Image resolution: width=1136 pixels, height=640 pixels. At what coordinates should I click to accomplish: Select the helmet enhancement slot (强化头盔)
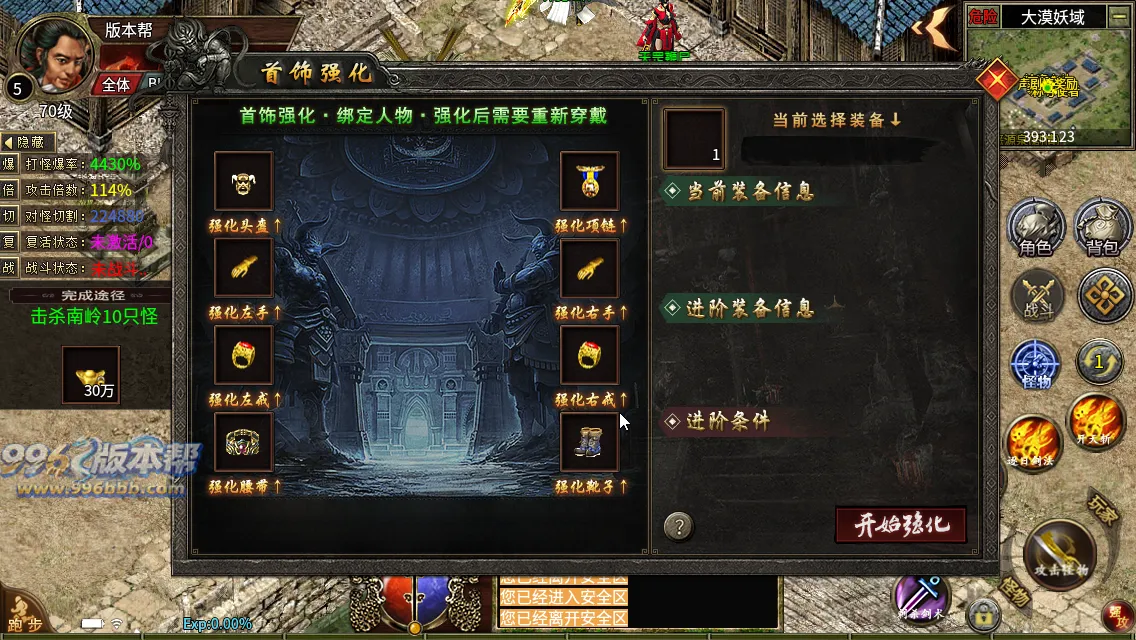[243, 182]
